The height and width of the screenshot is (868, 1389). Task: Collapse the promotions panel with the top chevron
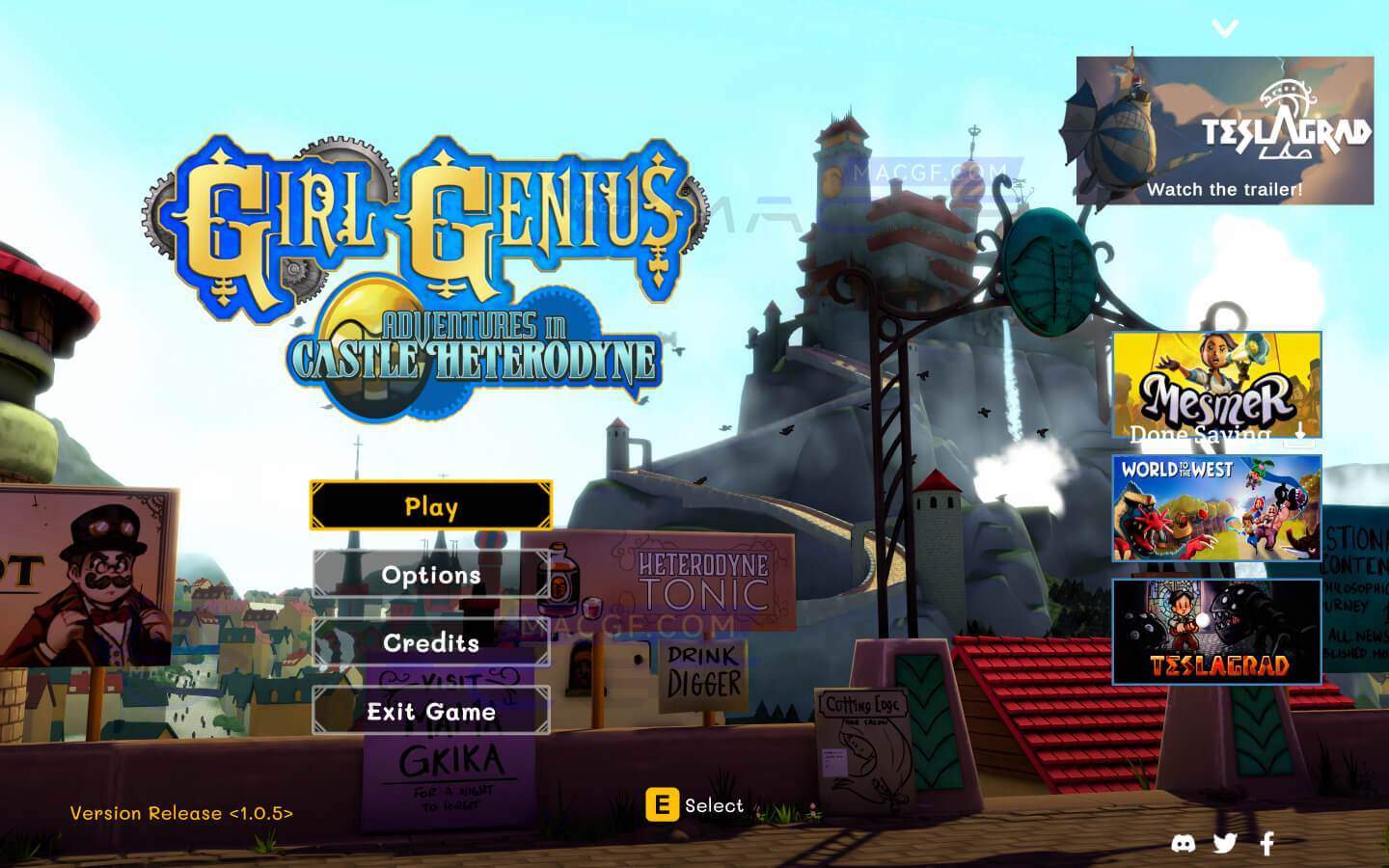pyautogui.click(x=1226, y=26)
